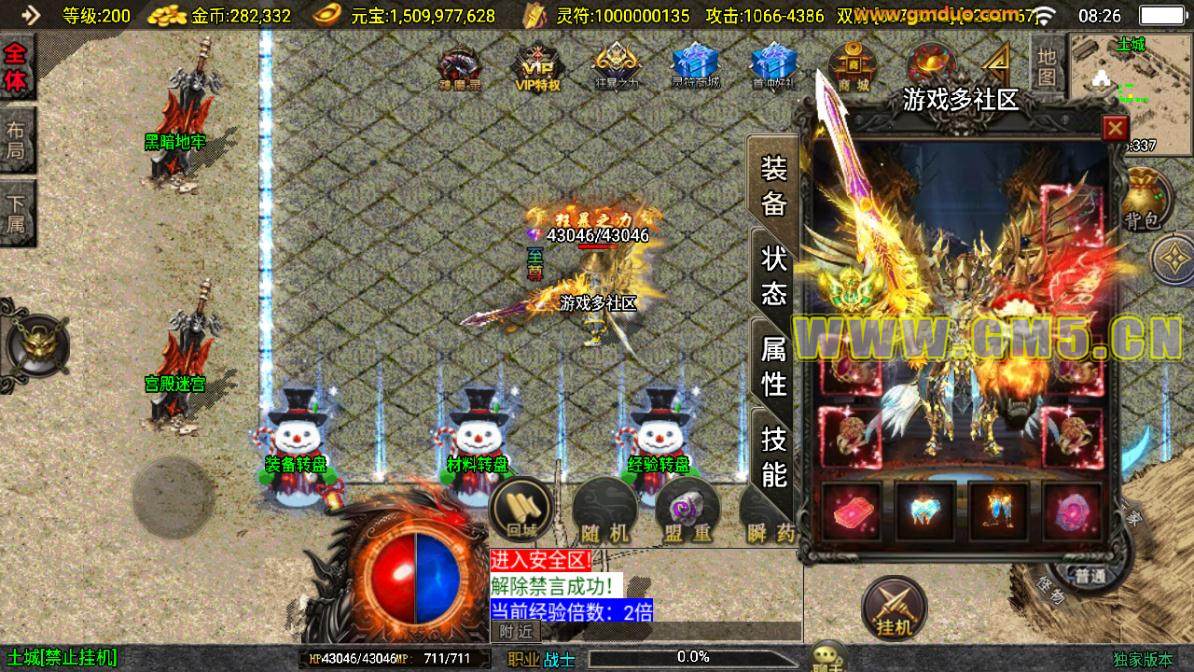Click the 挂机 auto-battle button

coord(894,608)
